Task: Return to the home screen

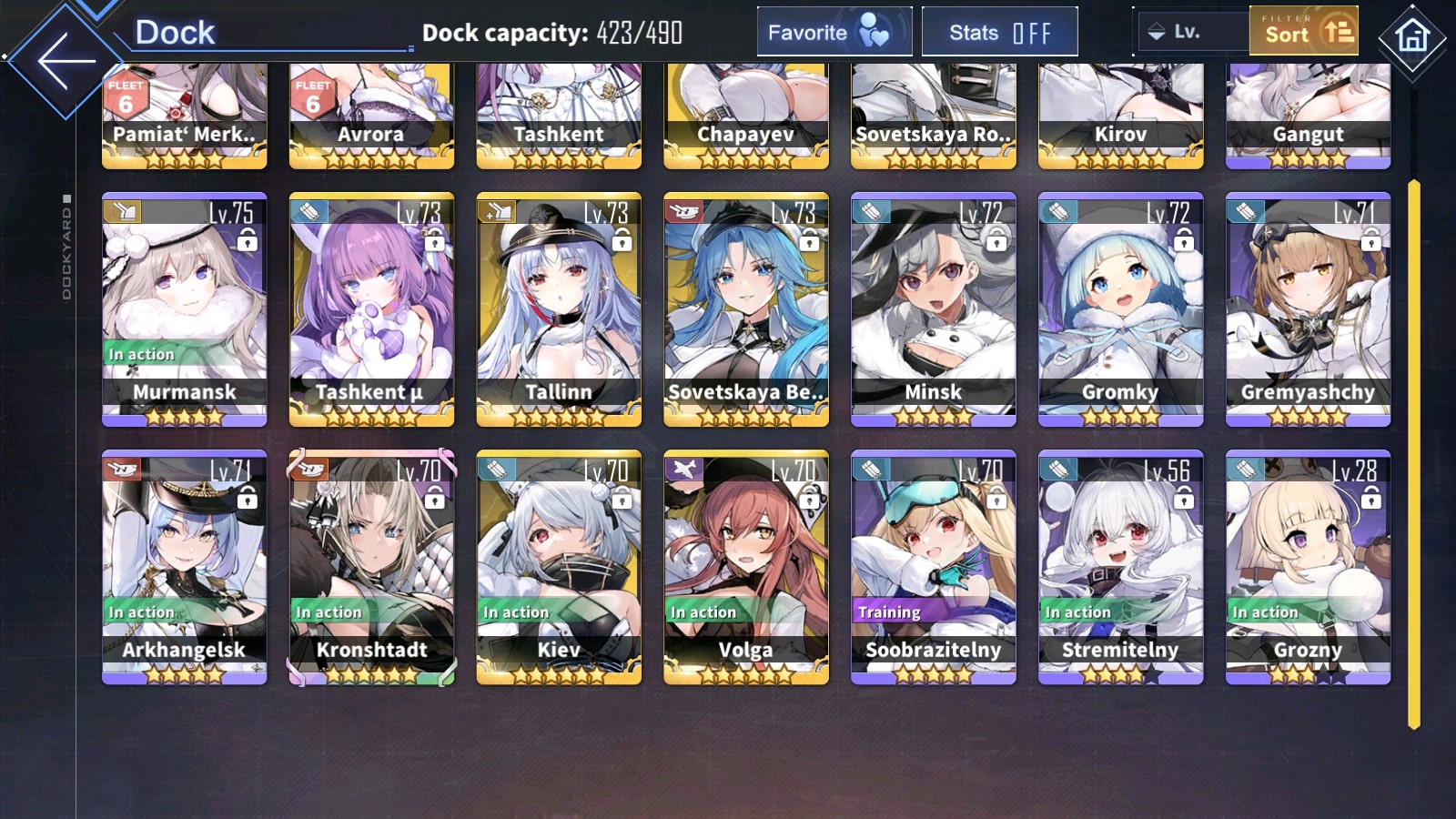Action: click(x=1411, y=37)
